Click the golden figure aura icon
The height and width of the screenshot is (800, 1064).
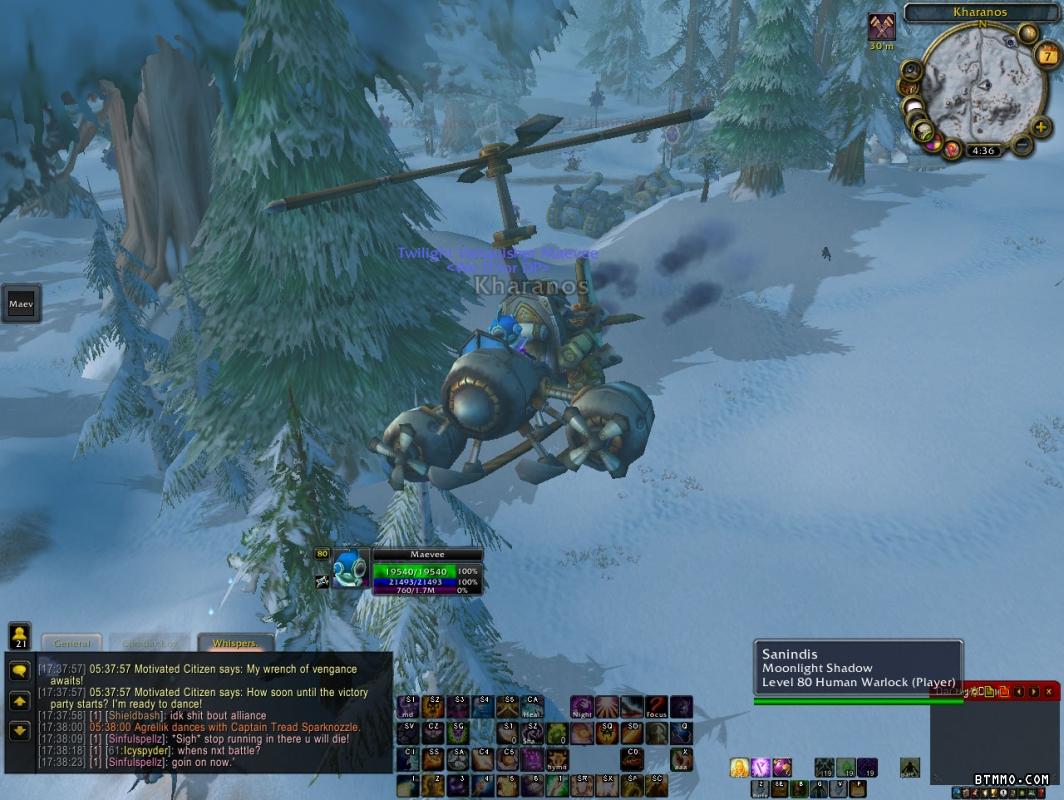tap(739, 767)
